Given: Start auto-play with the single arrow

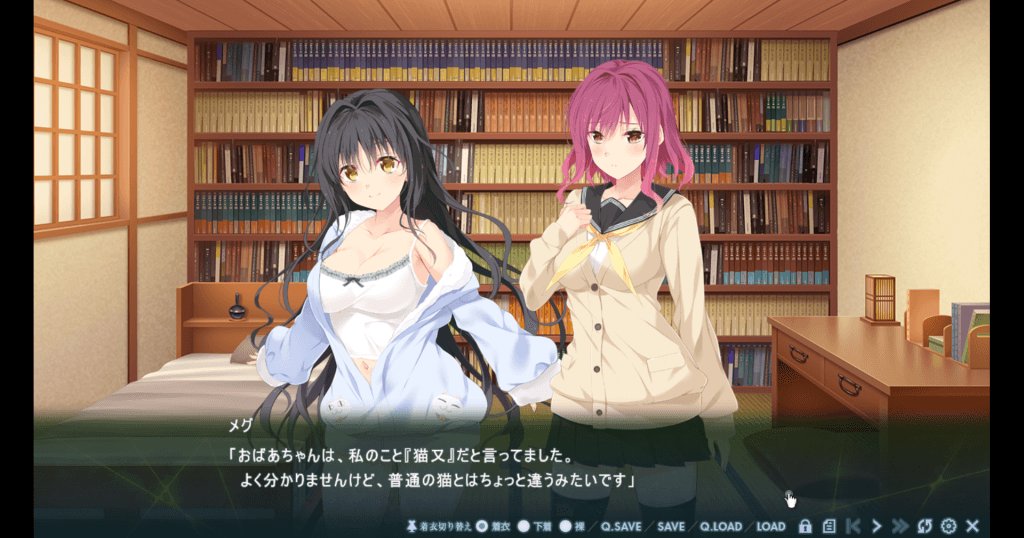Looking at the screenshot, I should coord(877,526).
